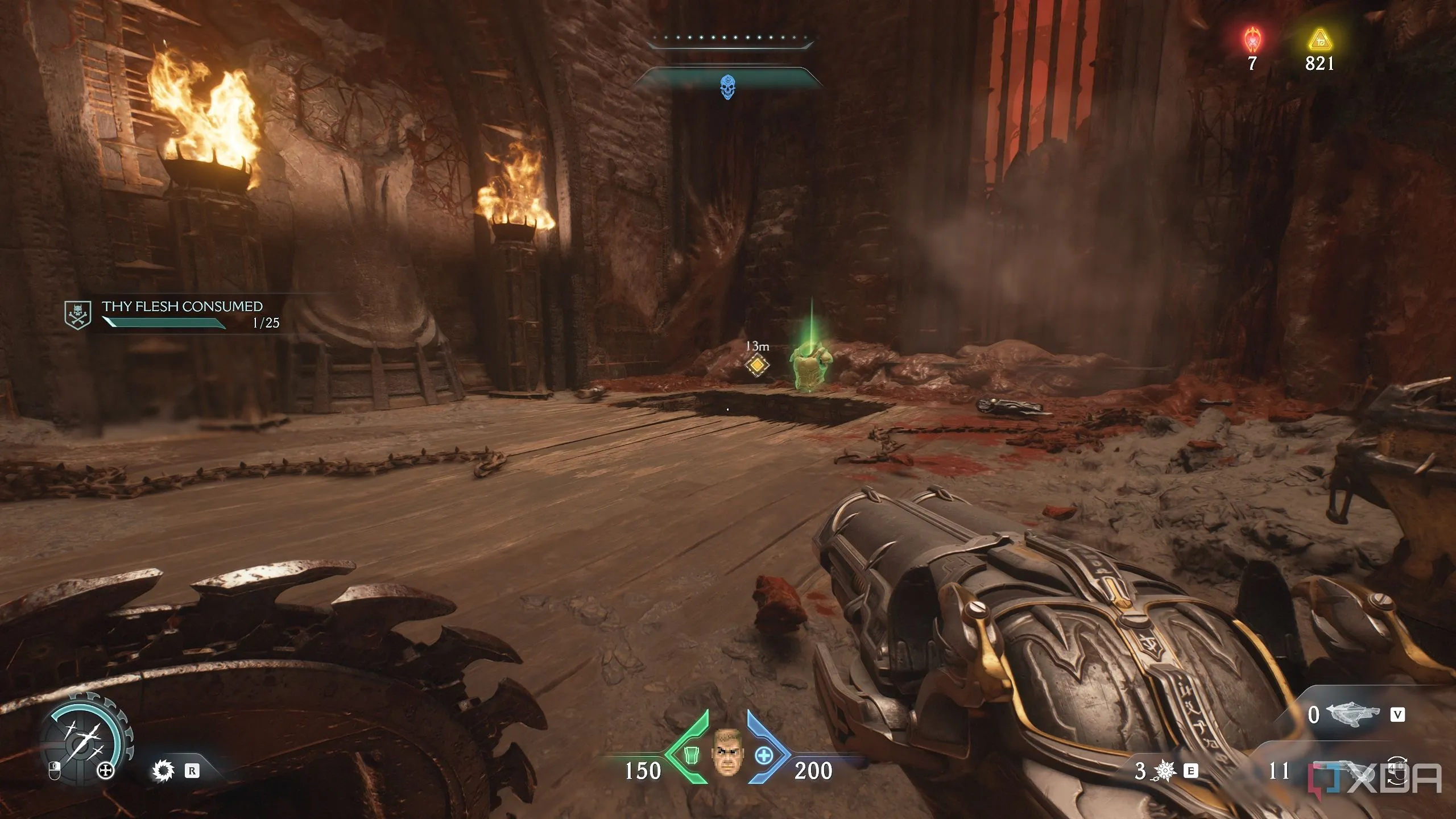
Task: Click the blue skull icon at top
Action: (x=726, y=88)
